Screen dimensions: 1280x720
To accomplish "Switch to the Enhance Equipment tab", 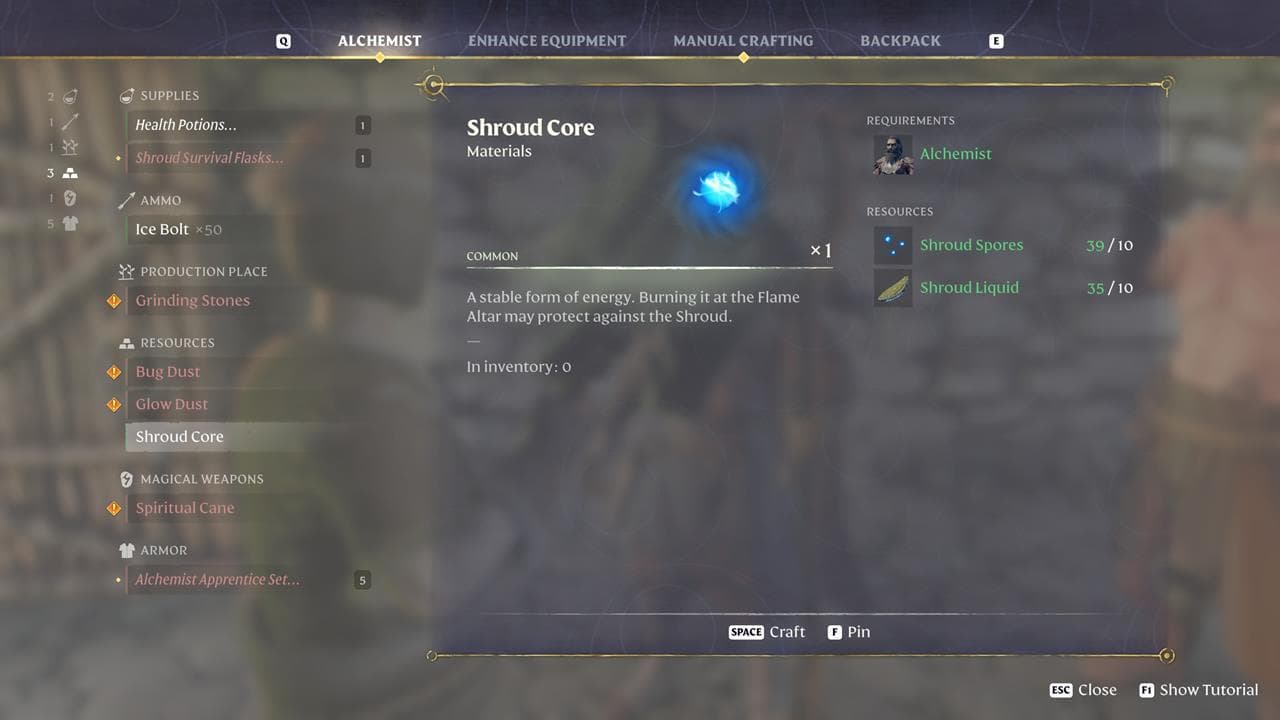I will [x=546, y=40].
